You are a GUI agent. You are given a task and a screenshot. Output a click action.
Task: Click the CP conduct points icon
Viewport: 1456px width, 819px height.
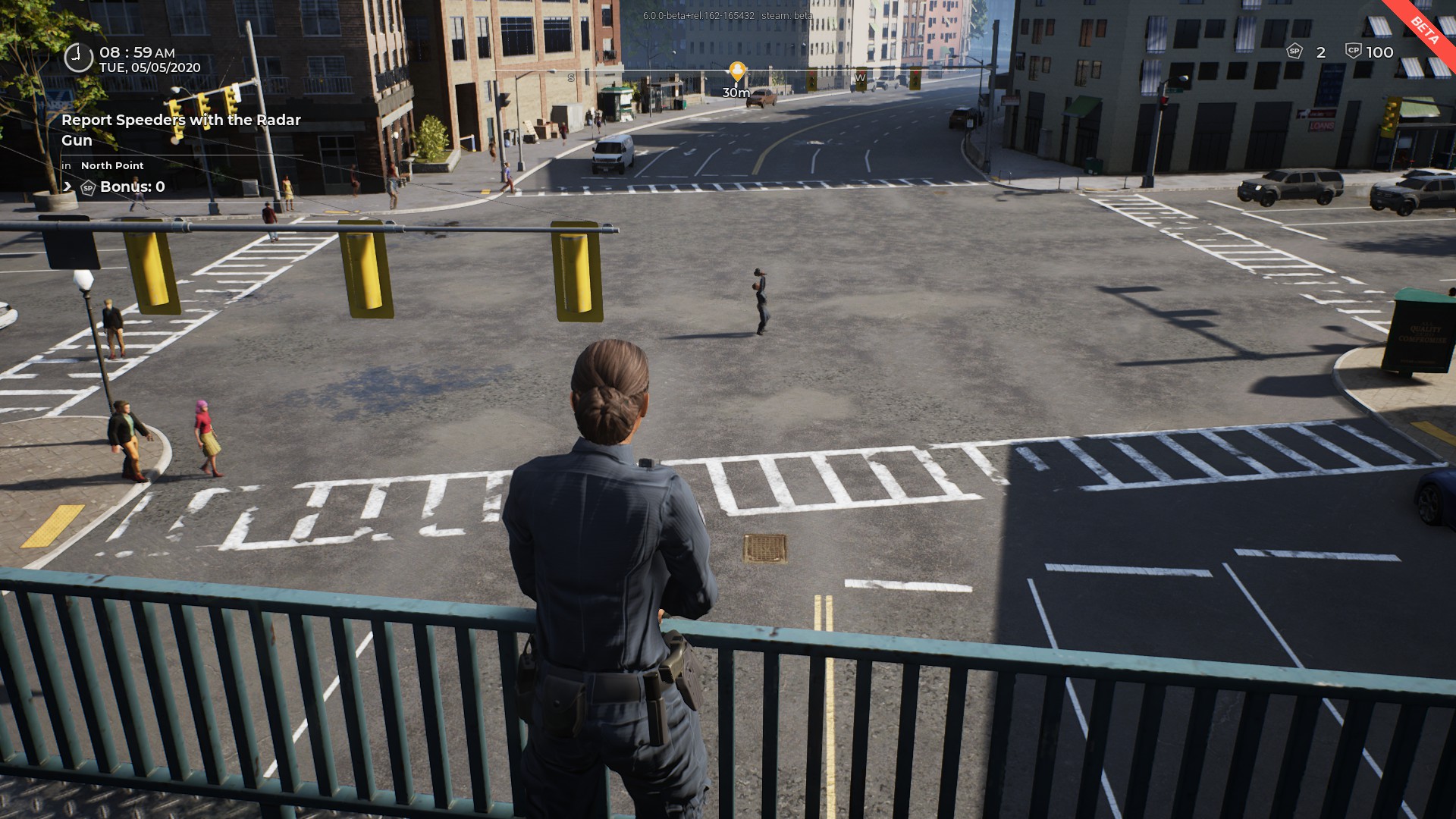pos(1354,52)
